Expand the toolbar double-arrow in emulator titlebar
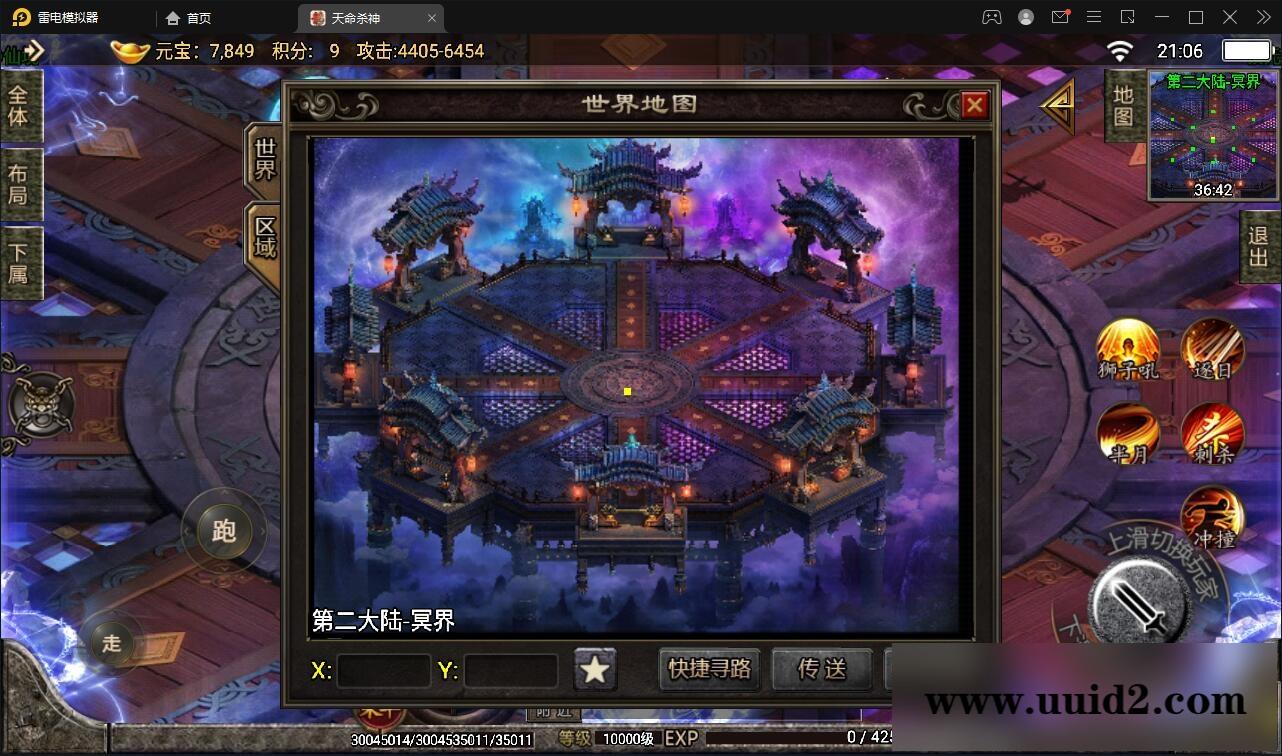This screenshot has width=1282, height=756. [x=1262, y=17]
